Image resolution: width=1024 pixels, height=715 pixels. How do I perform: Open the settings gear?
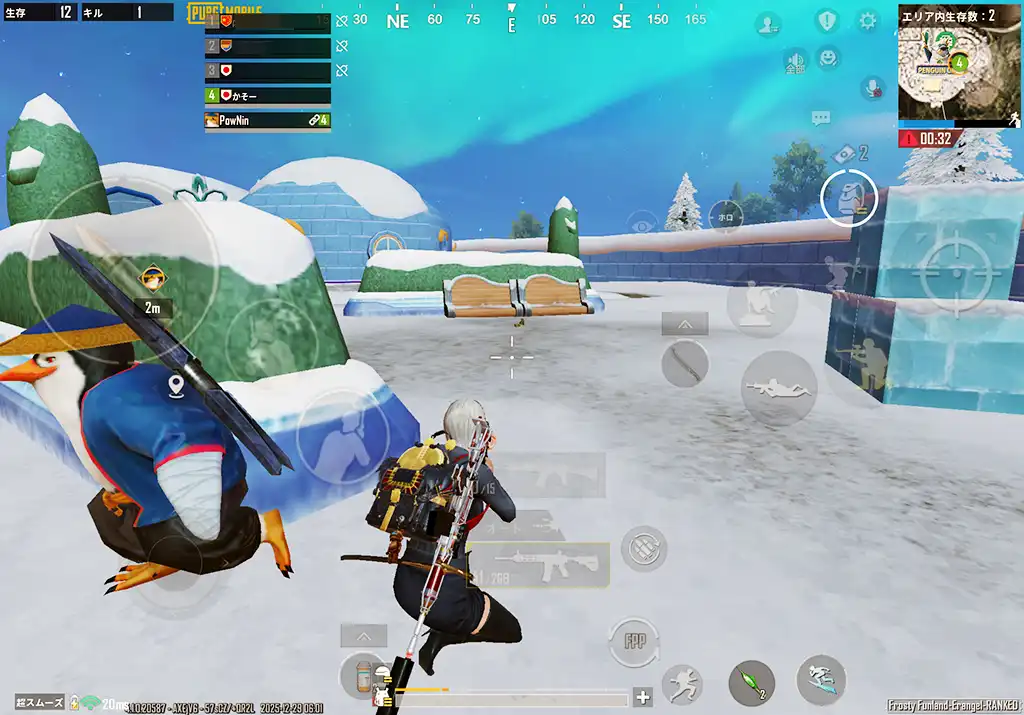(x=867, y=20)
